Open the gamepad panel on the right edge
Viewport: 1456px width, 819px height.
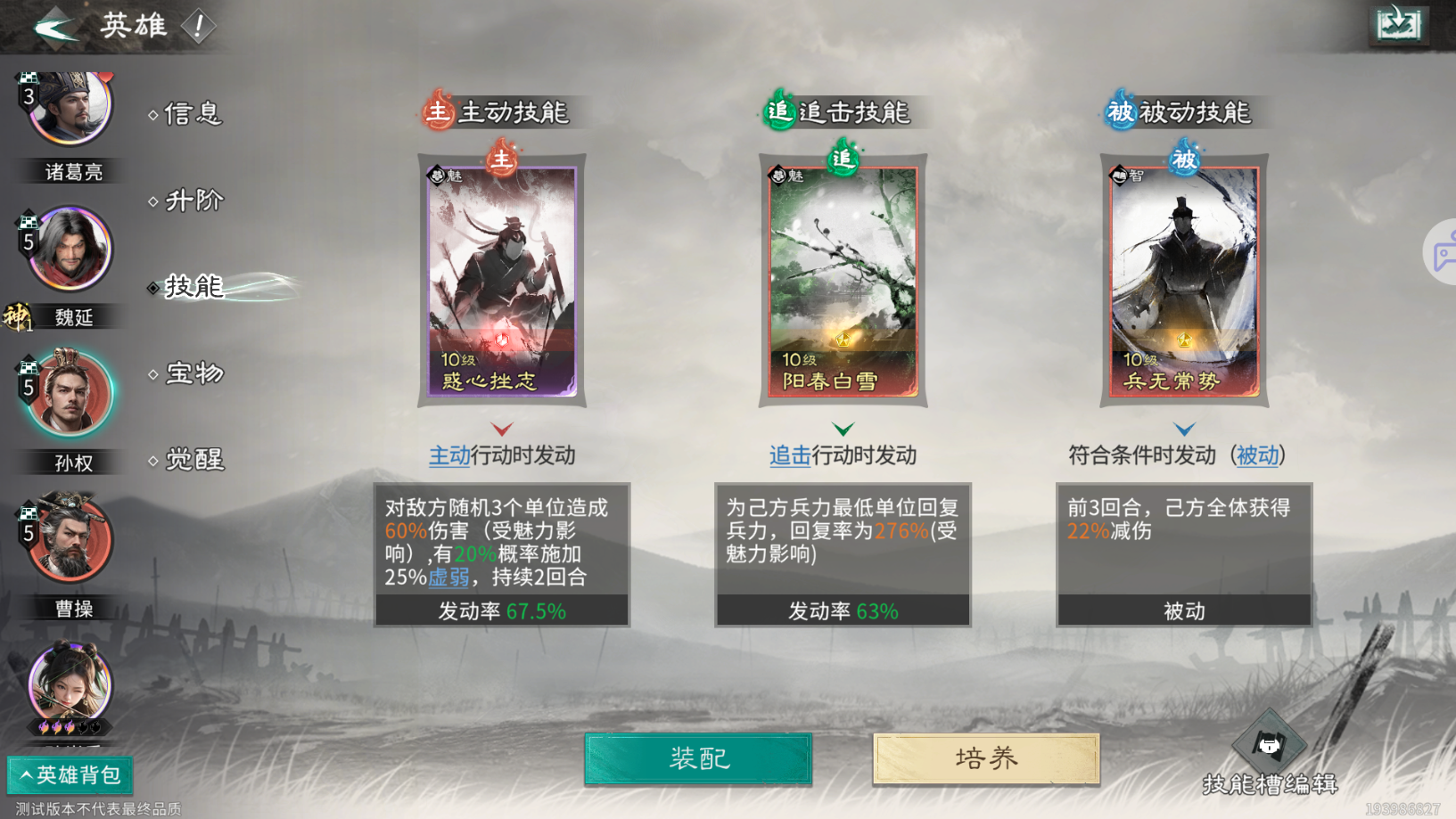[x=1442, y=252]
